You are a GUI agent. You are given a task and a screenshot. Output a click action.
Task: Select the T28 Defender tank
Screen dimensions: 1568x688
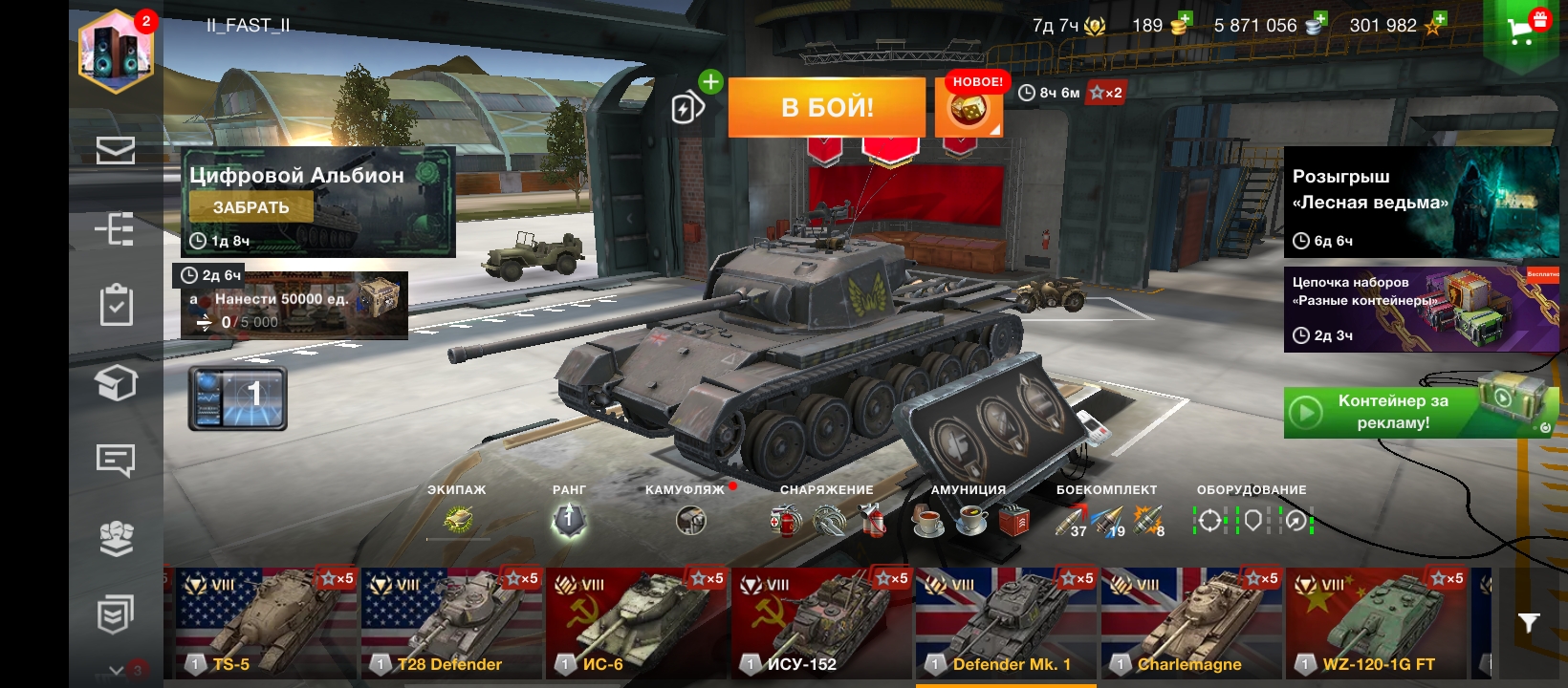(450, 623)
